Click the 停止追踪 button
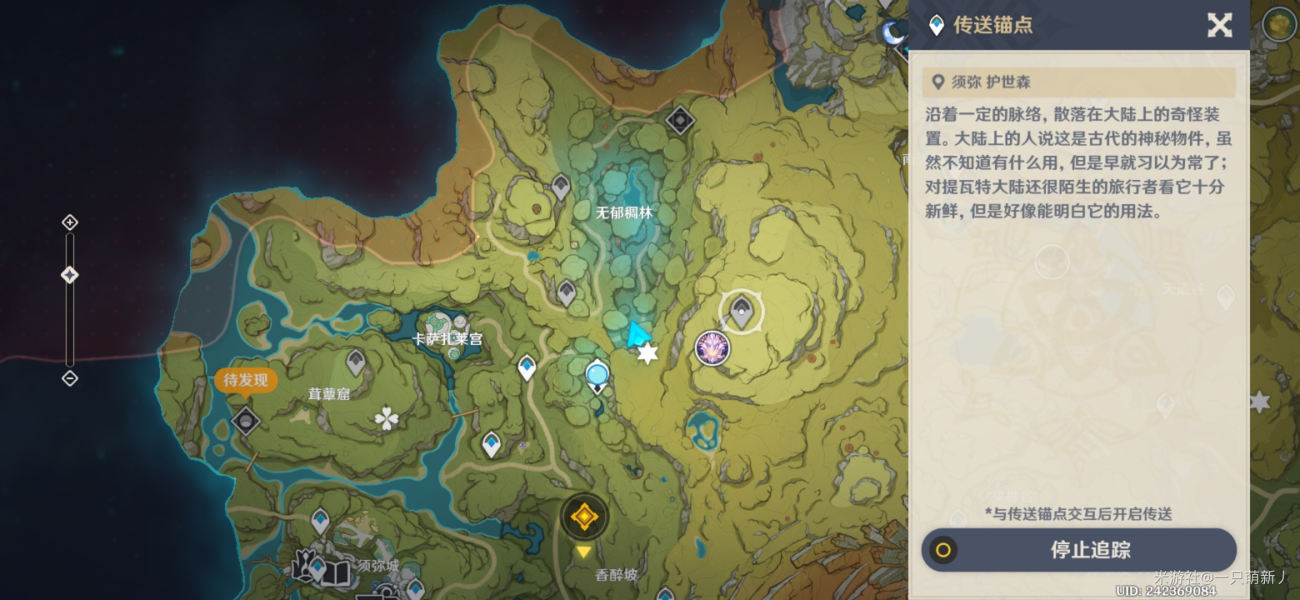The image size is (1300, 600). (x=1079, y=550)
